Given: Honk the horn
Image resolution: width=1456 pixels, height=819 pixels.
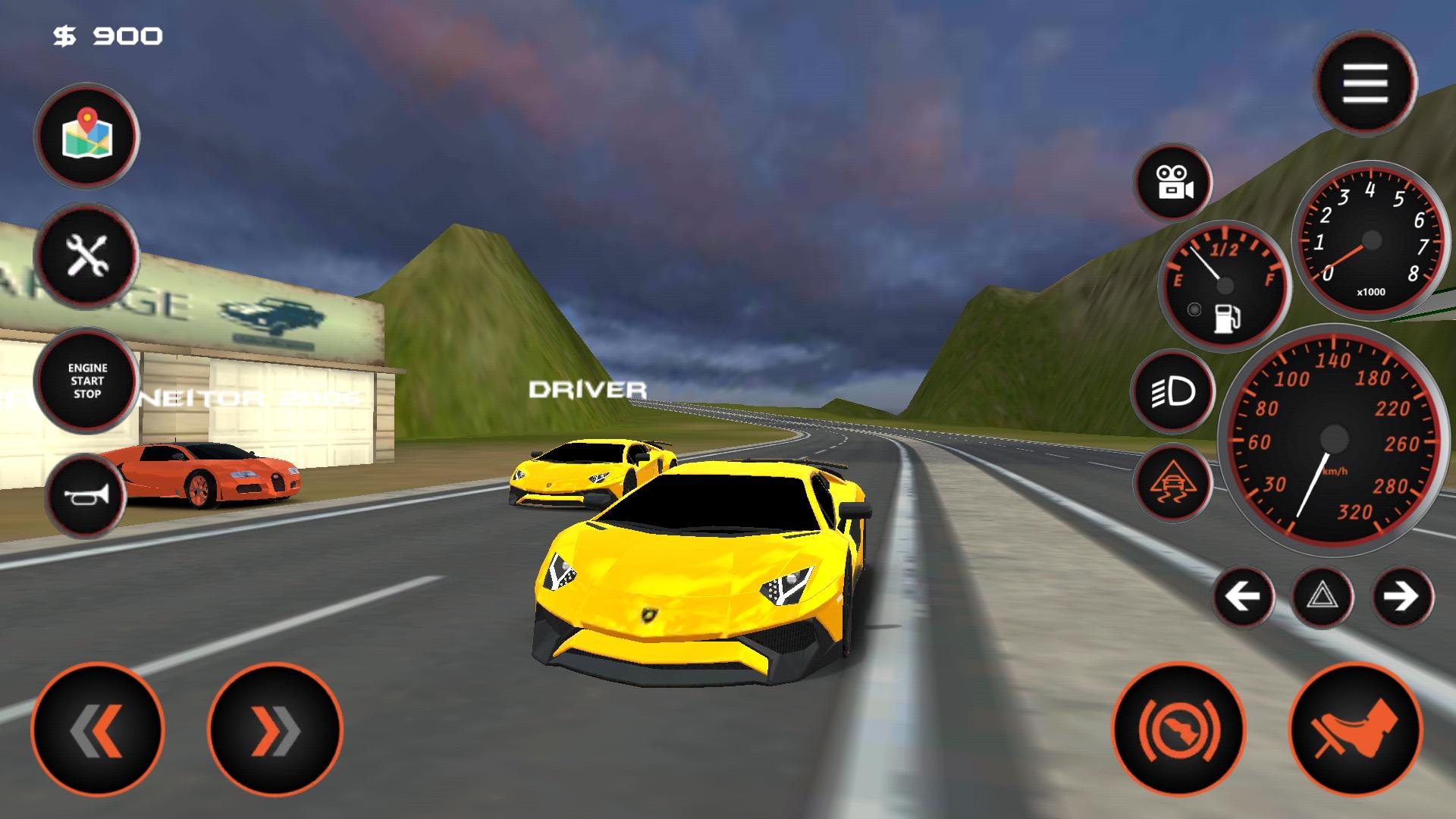Looking at the screenshot, I should point(86,493).
